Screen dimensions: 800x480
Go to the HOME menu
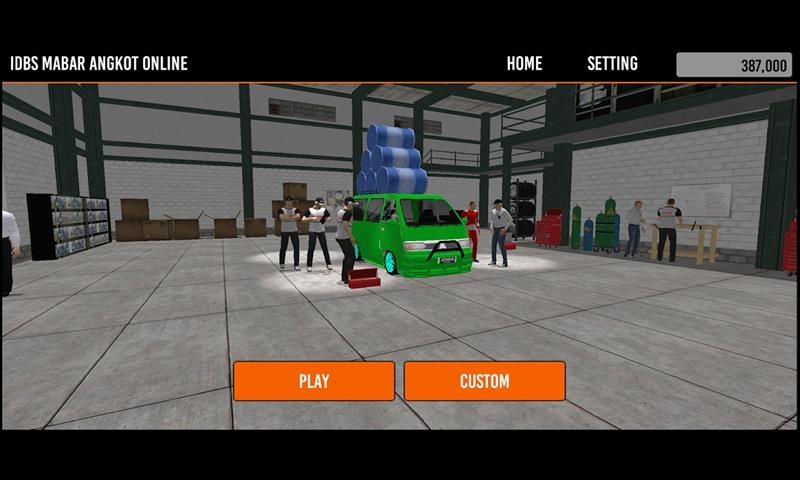[524, 64]
